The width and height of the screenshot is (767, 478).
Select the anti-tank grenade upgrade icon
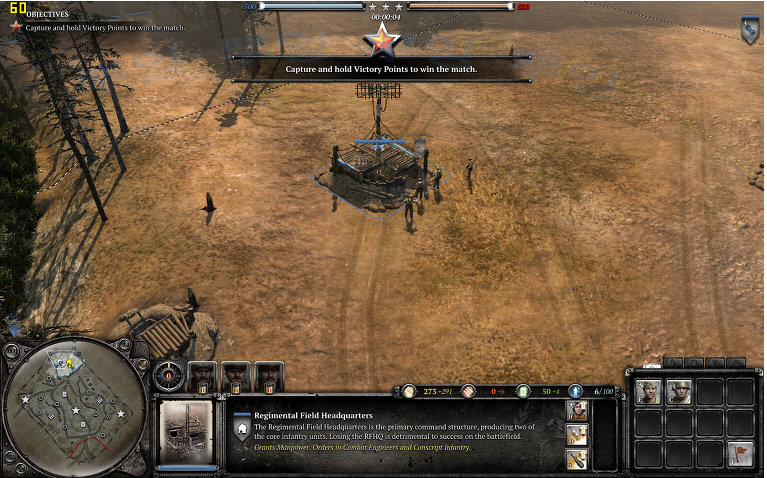(579, 459)
